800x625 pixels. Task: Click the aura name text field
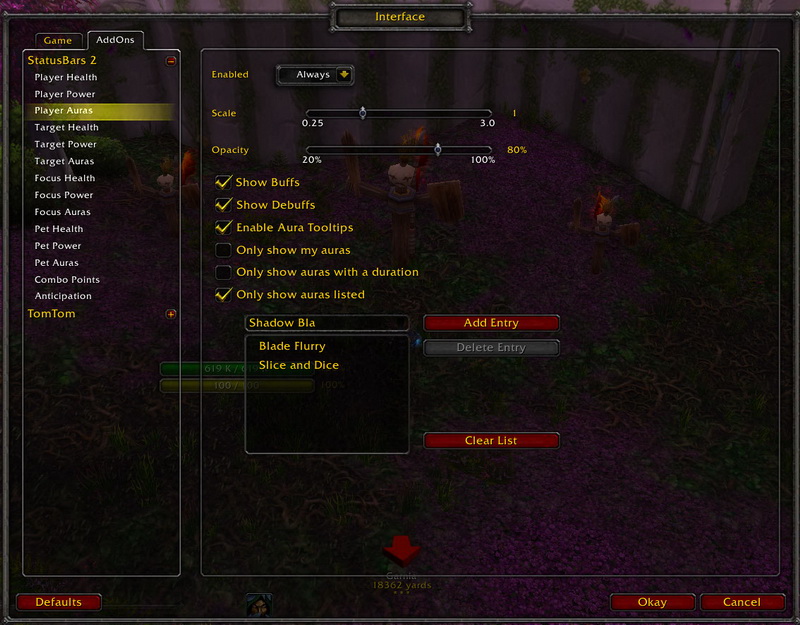coord(326,323)
